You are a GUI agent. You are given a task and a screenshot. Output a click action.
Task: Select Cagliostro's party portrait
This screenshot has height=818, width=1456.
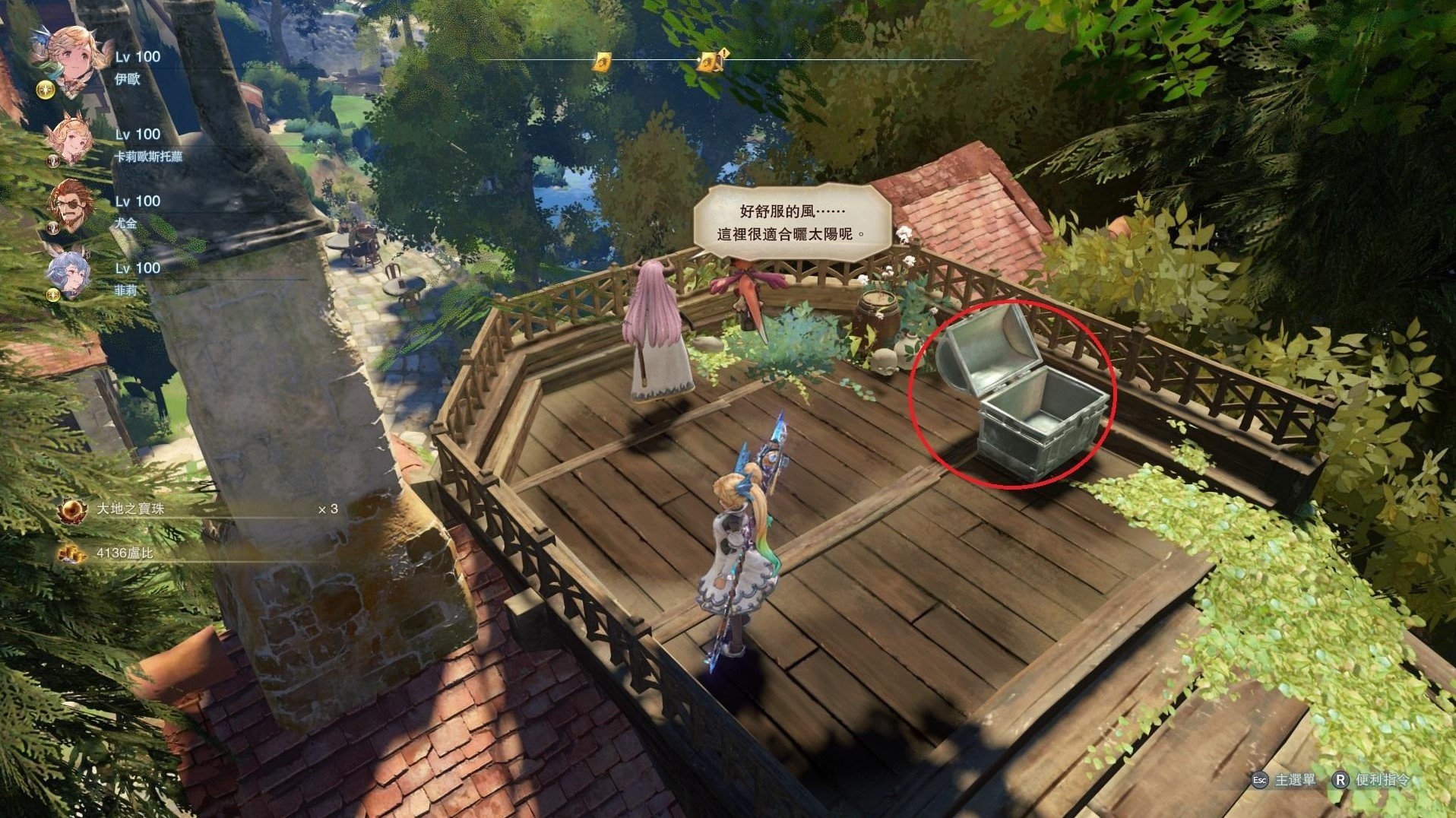[x=70, y=139]
